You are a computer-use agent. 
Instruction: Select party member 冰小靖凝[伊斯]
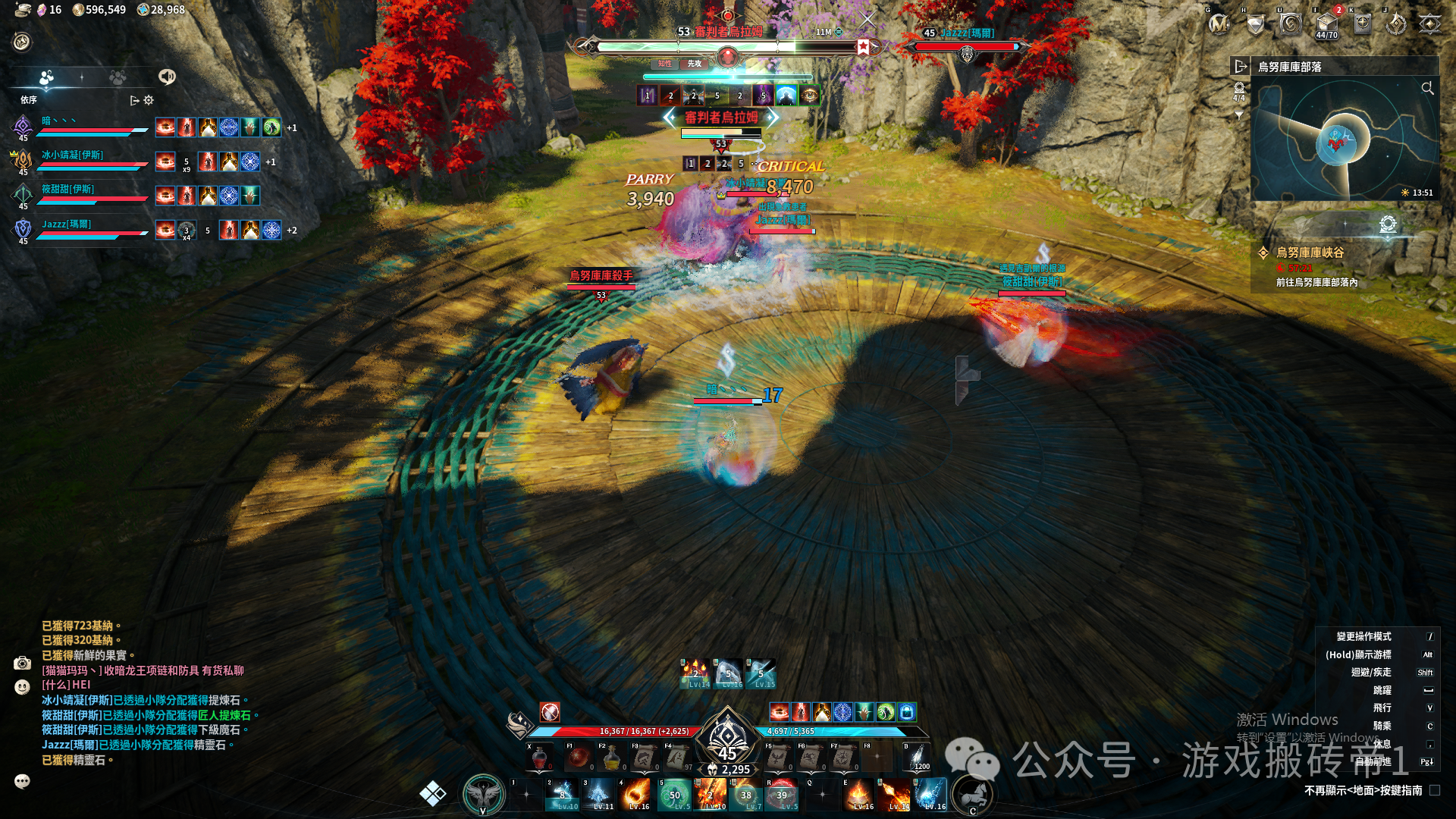73,155
